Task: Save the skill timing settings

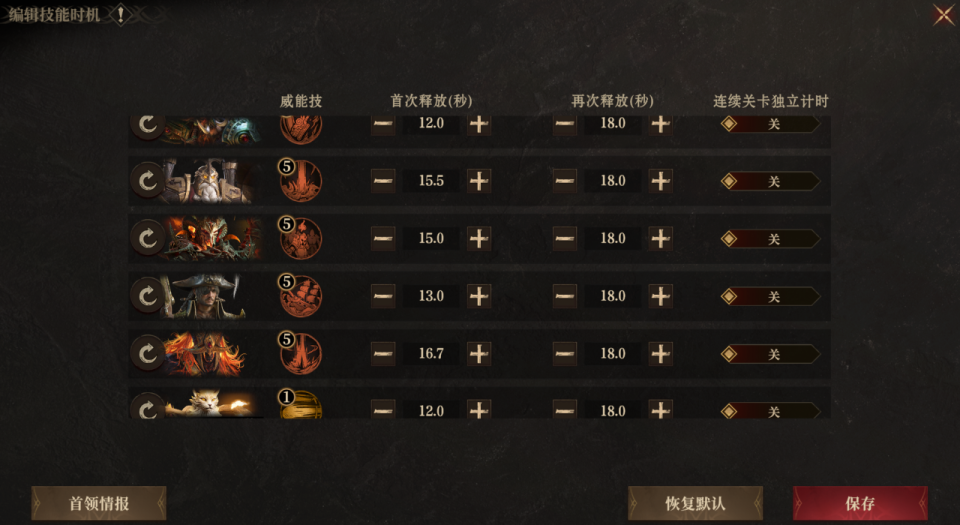Action: pos(860,503)
